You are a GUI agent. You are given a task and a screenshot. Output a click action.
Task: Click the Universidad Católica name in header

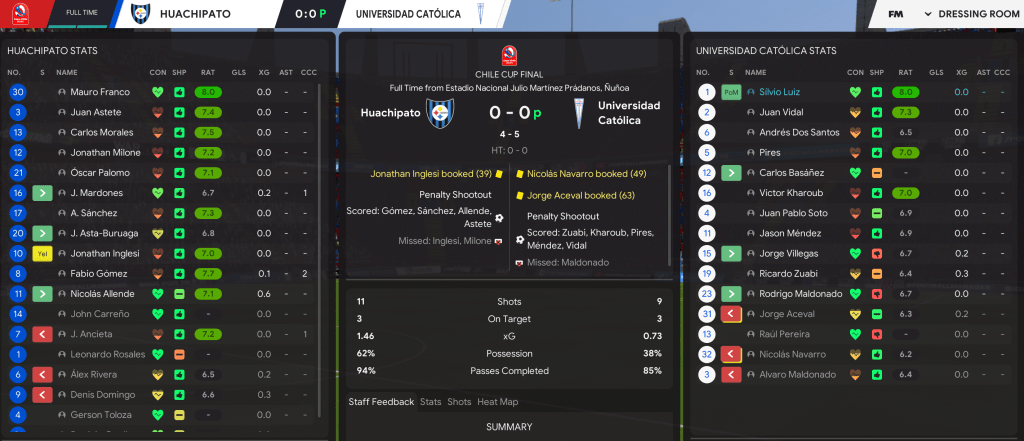pos(408,15)
